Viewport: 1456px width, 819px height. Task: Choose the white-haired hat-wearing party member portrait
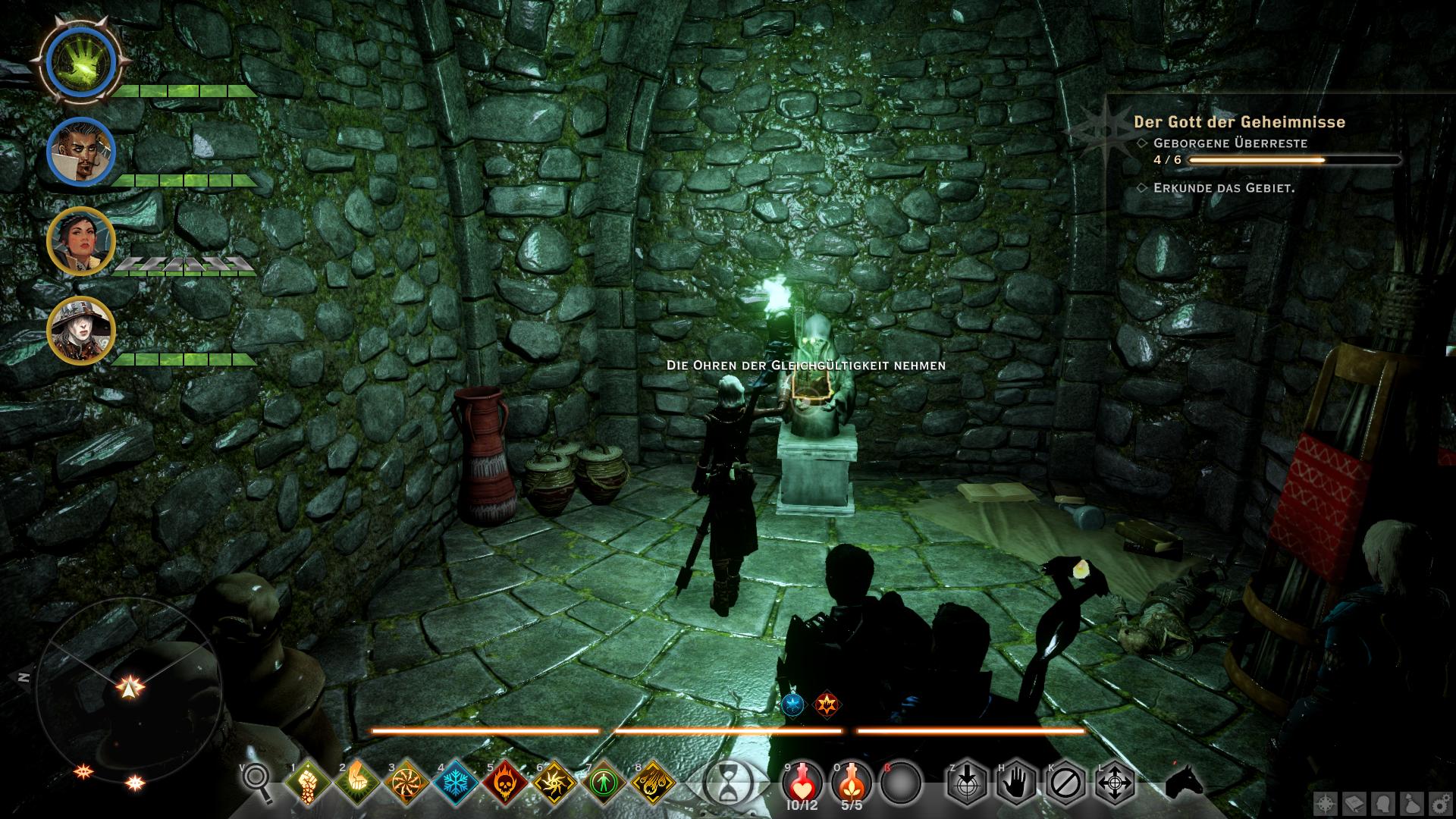[80, 331]
